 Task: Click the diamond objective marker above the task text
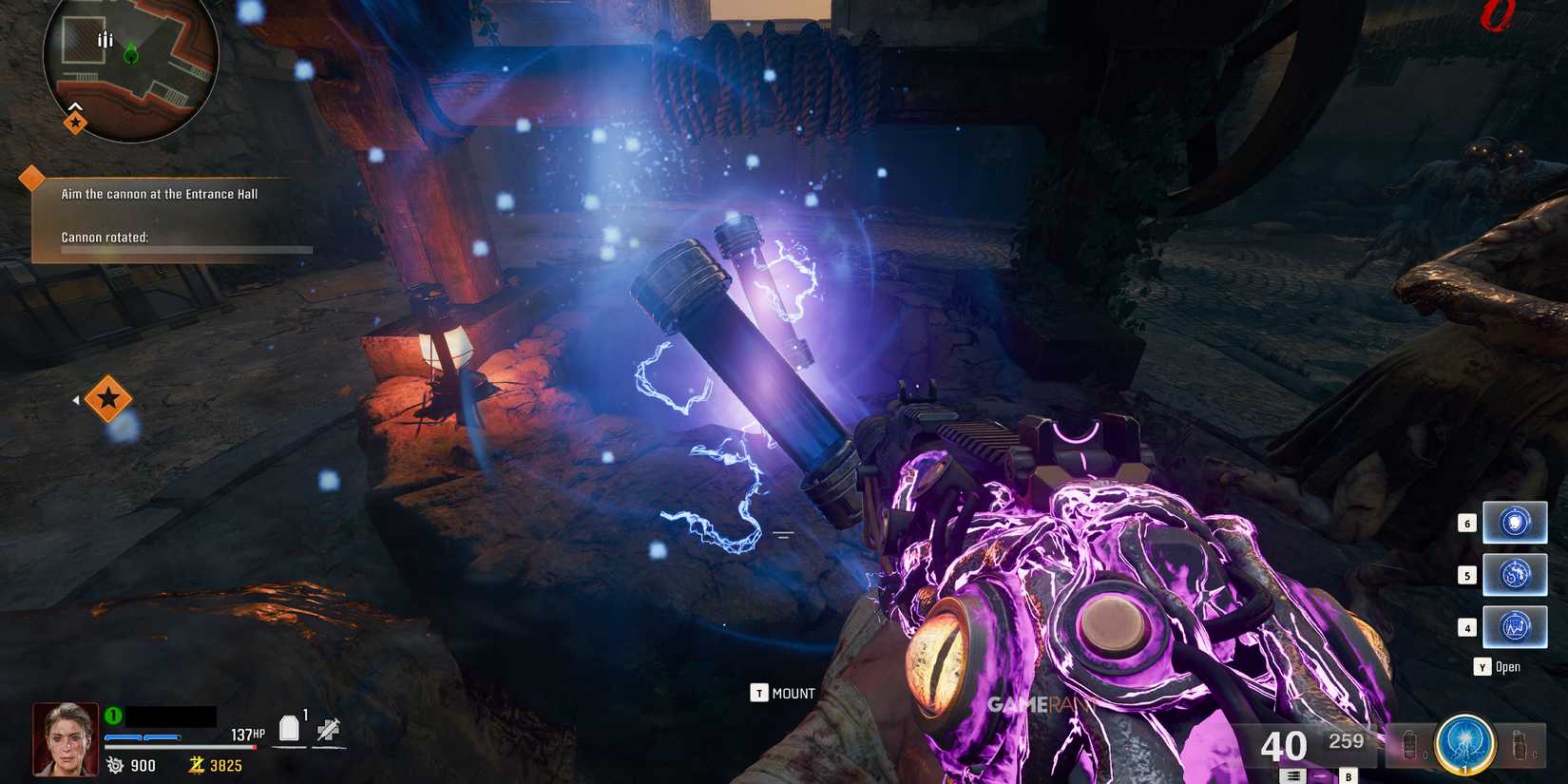click(x=33, y=176)
